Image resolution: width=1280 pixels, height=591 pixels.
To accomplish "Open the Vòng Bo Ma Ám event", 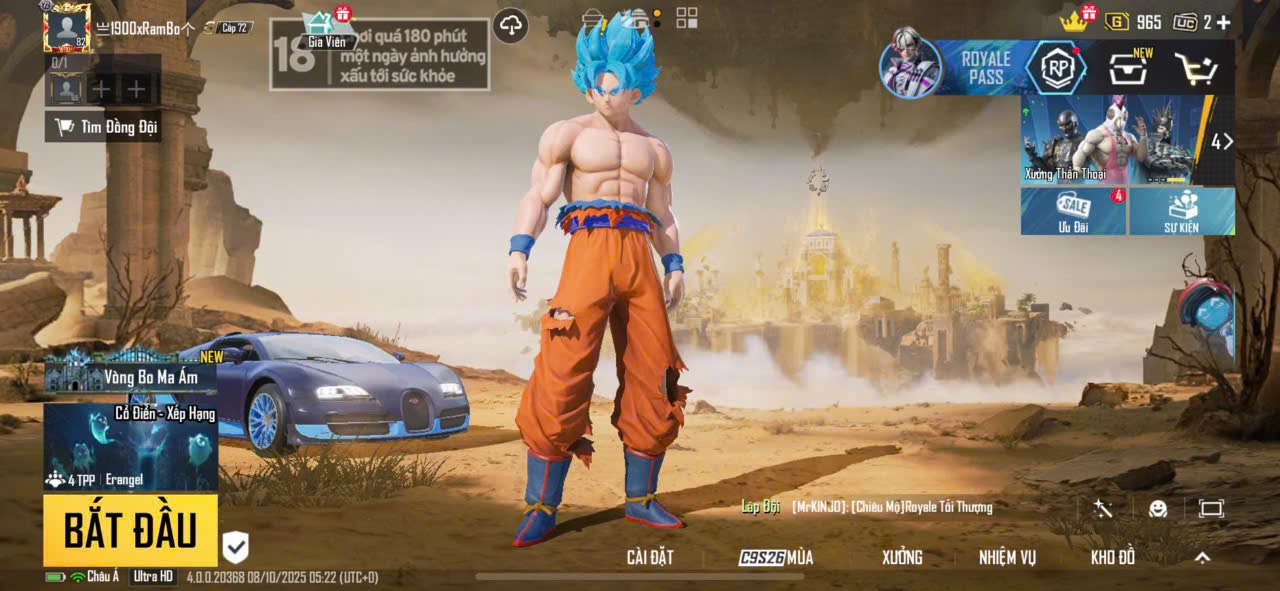I will [x=130, y=375].
